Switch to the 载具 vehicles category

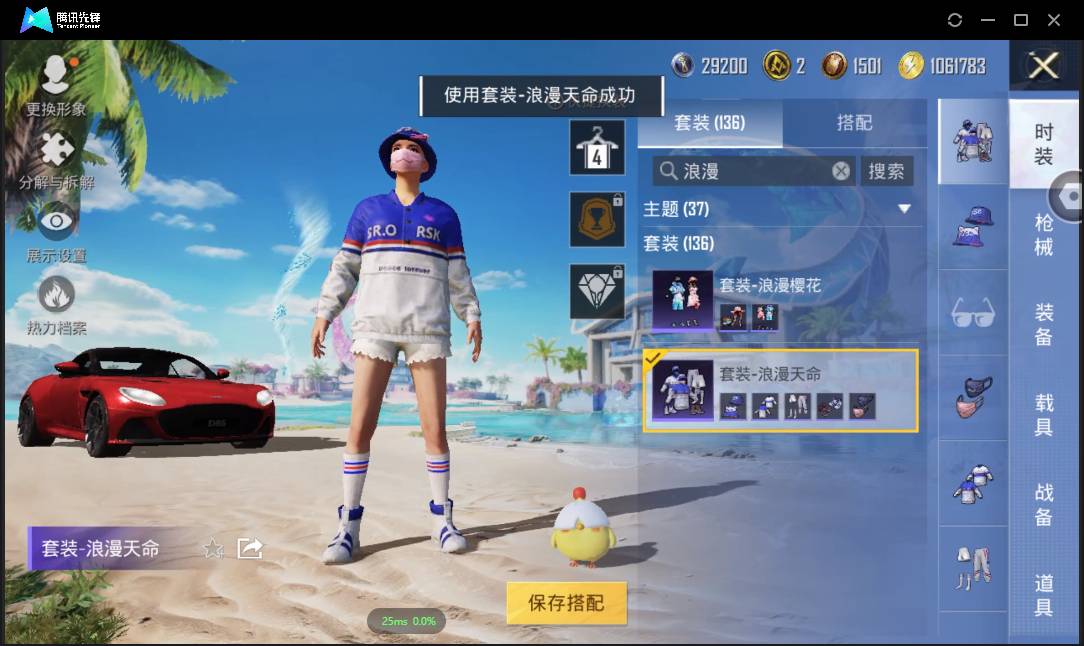(1044, 415)
